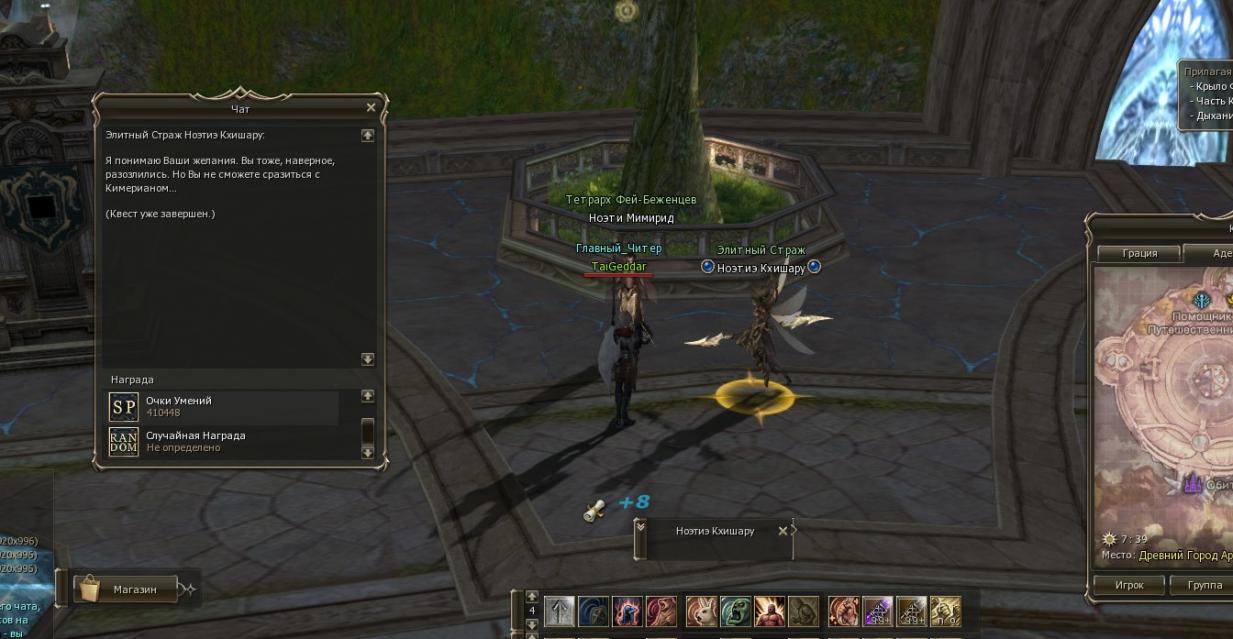Use the white rabbit skill
1233x639 pixels.
tap(701, 610)
